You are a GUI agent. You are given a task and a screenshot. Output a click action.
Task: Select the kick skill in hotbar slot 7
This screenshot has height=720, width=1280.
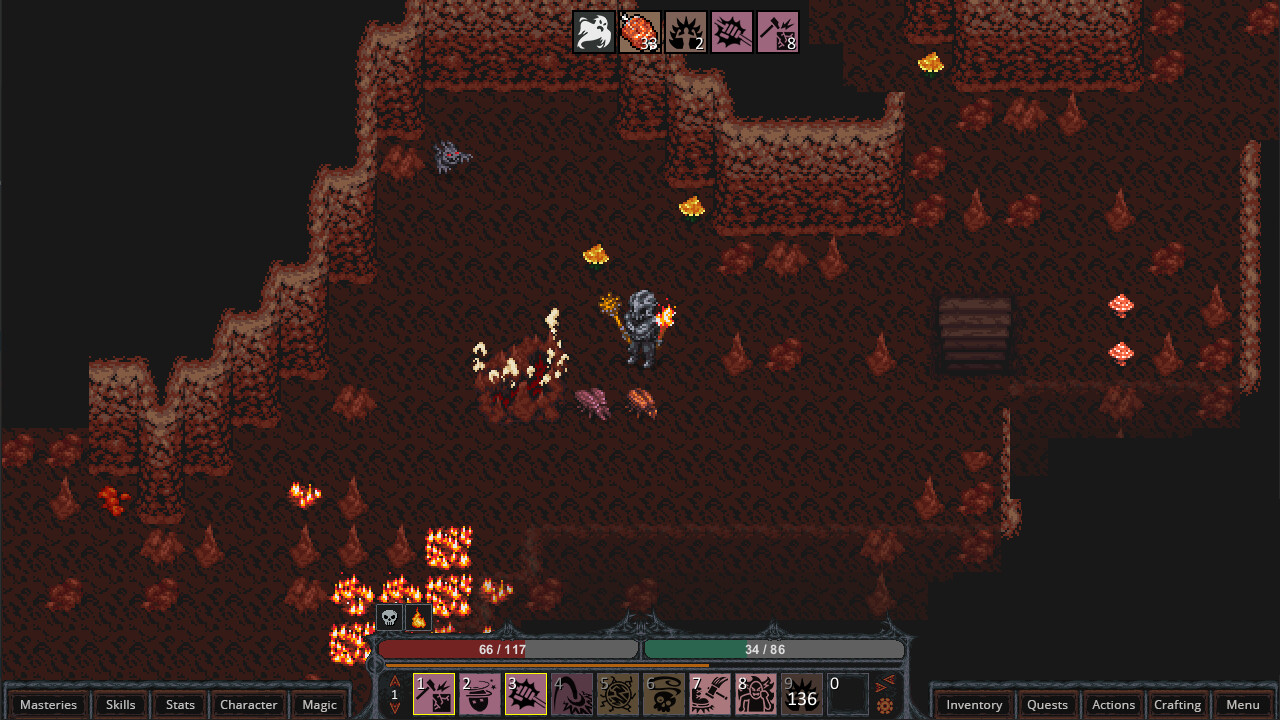point(708,693)
